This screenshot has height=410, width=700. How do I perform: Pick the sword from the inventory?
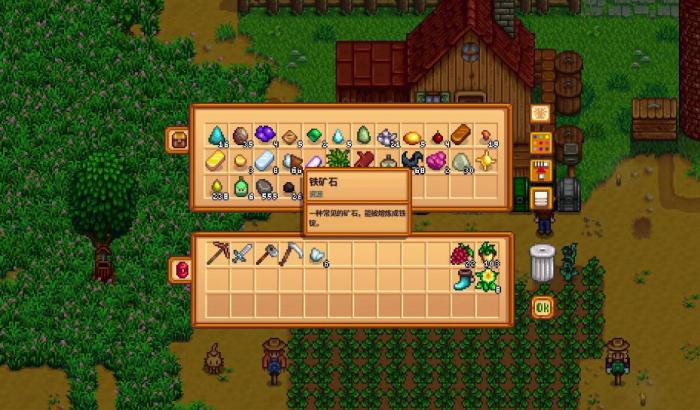coord(241,255)
